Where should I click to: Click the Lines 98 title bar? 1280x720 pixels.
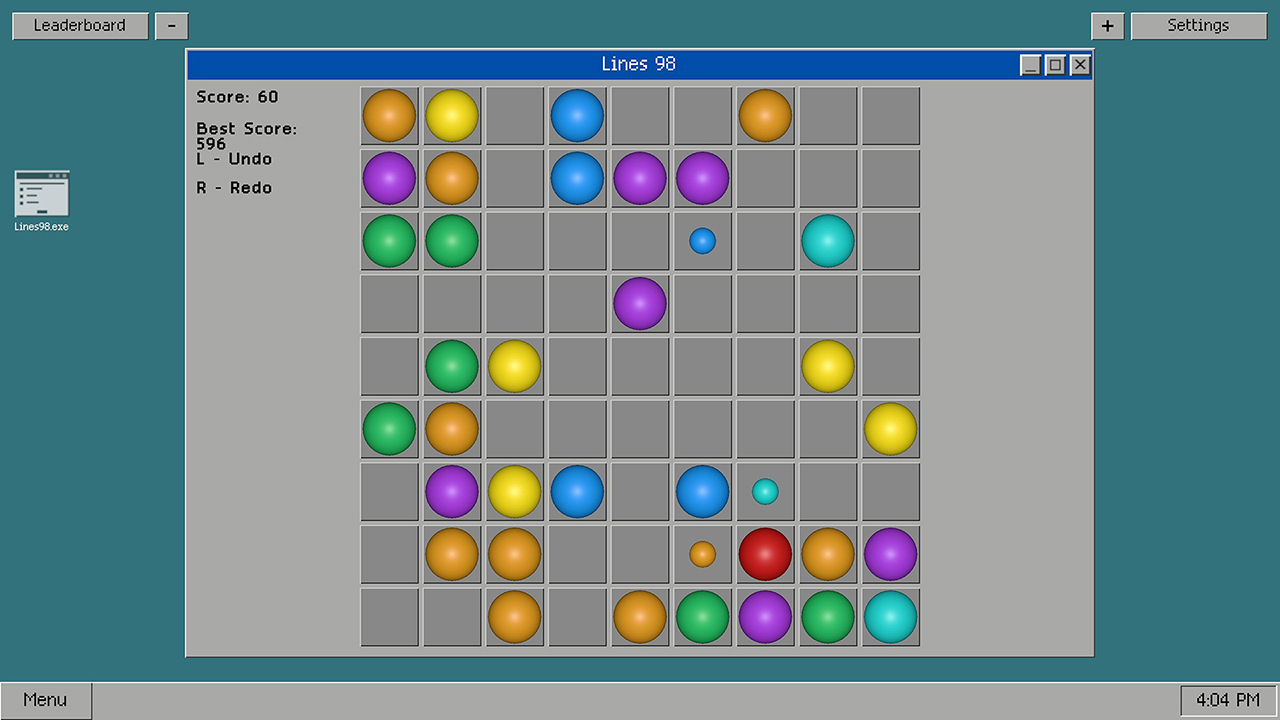point(639,63)
